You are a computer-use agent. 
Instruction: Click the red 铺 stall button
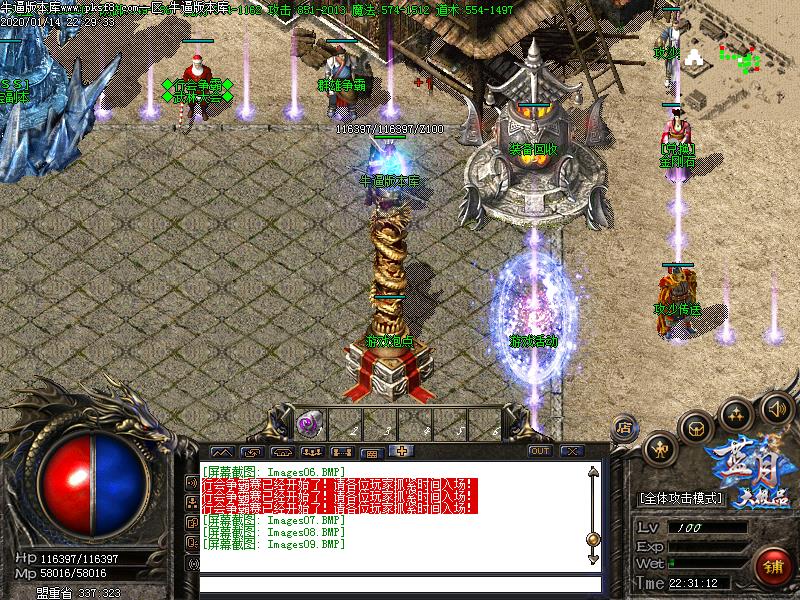(x=771, y=565)
